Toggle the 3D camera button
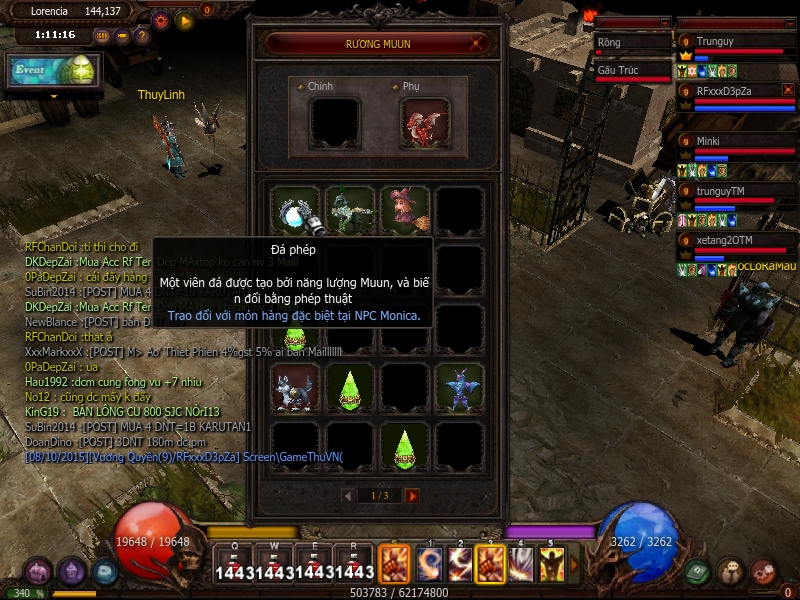The width and height of the screenshot is (800, 600). pos(103,36)
